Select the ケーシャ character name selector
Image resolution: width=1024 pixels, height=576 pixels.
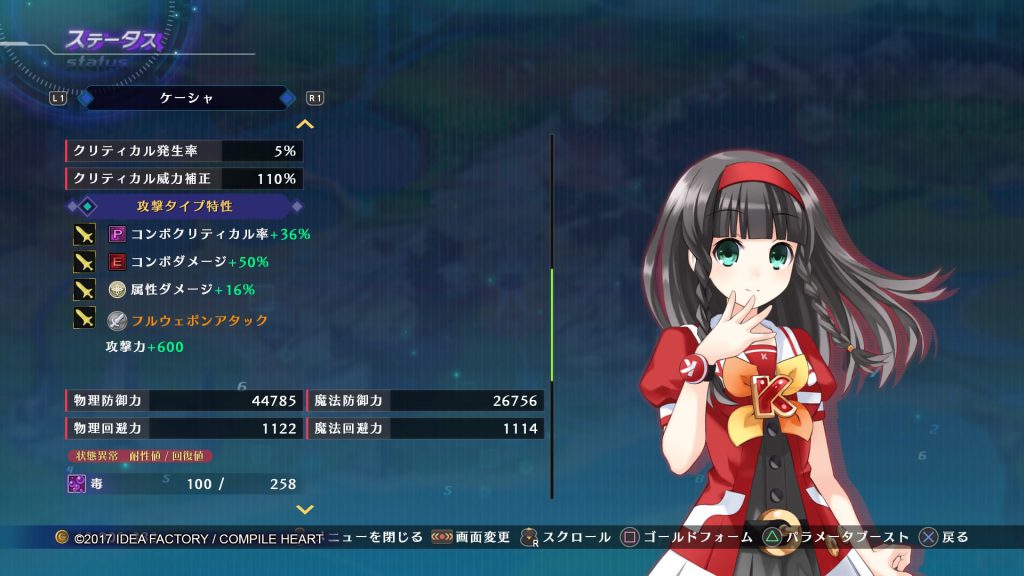[186, 98]
